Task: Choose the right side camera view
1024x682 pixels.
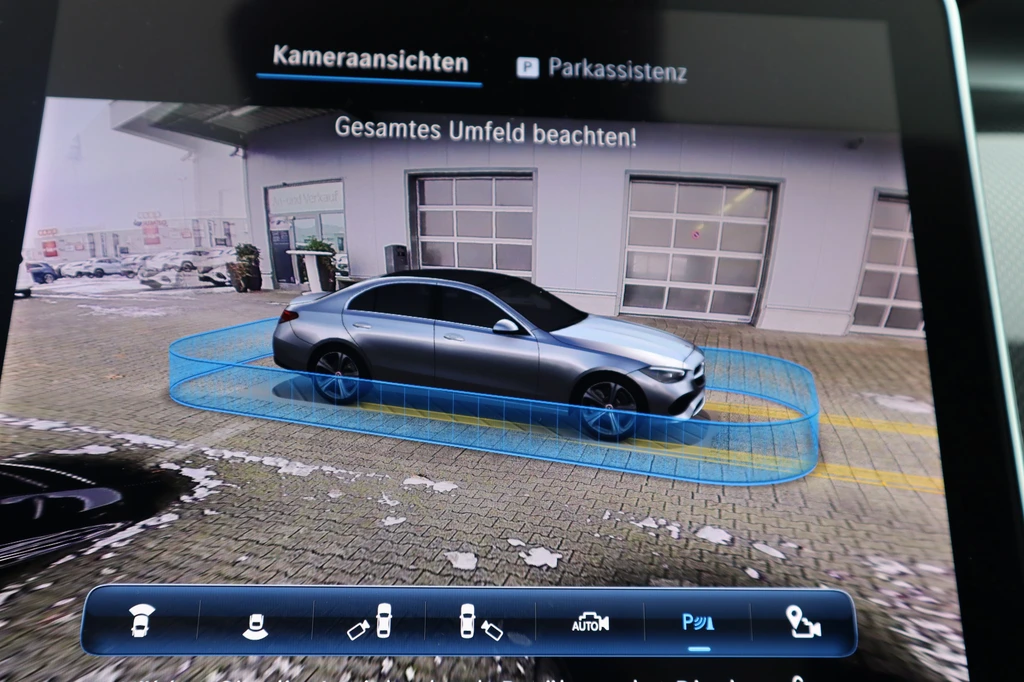Action: pos(480,624)
